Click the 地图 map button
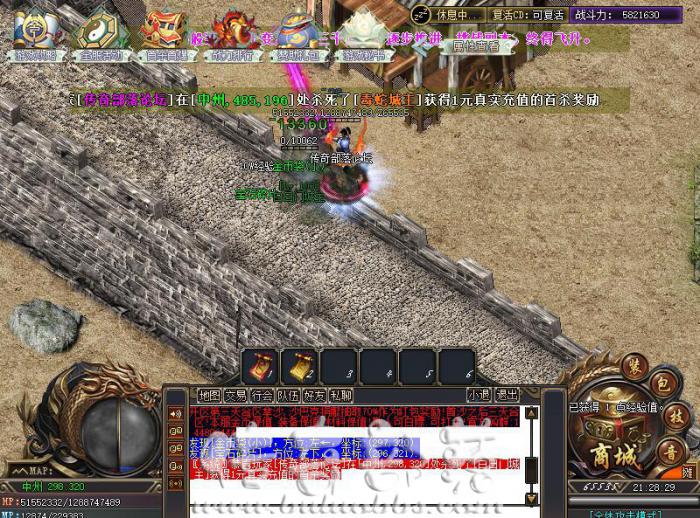 click(x=209, y=395)
